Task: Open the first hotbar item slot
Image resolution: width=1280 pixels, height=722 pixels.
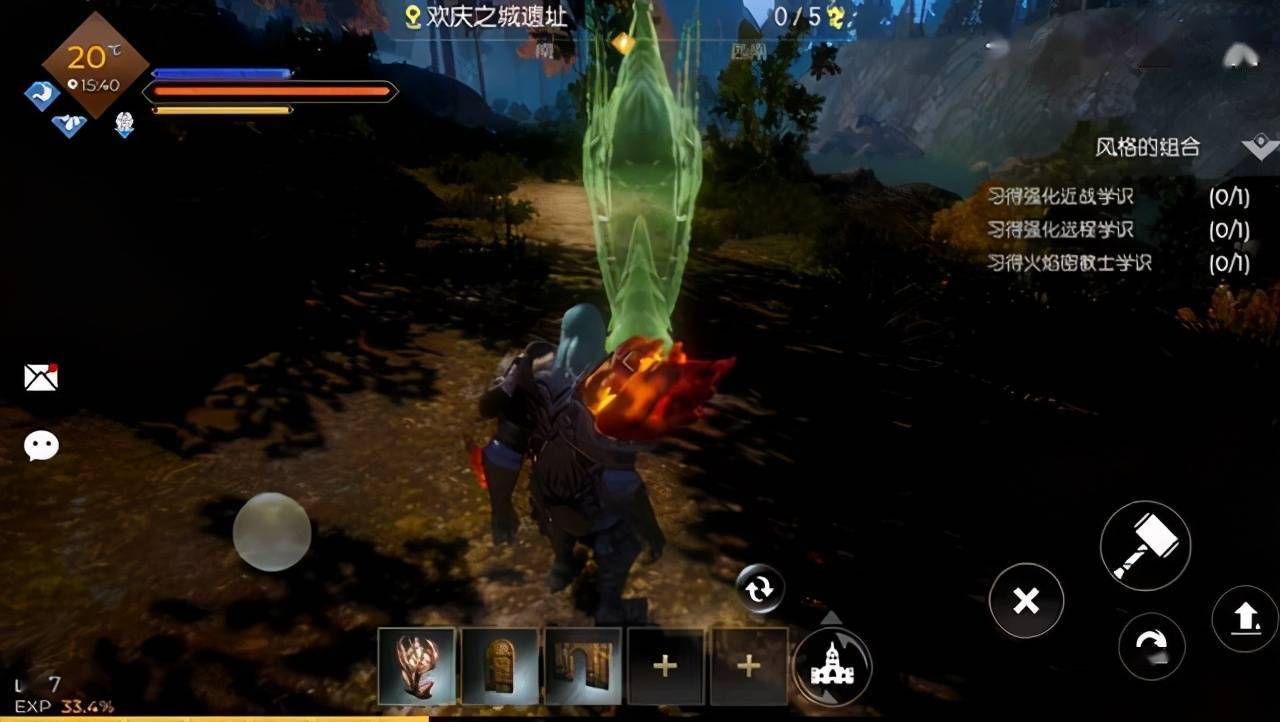Action: [x=414, y=663]
